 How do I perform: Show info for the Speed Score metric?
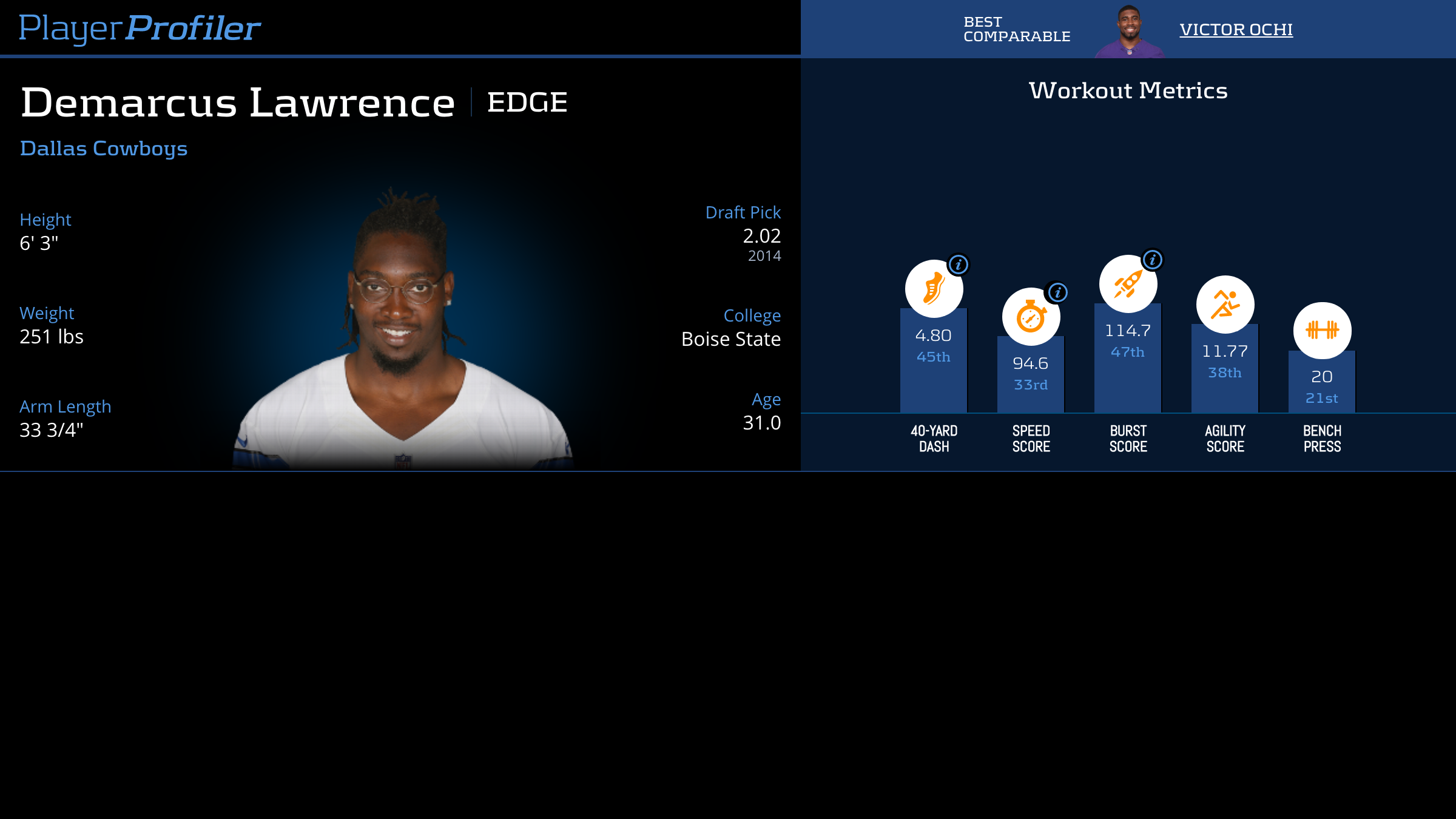[x=1057, y=292]
